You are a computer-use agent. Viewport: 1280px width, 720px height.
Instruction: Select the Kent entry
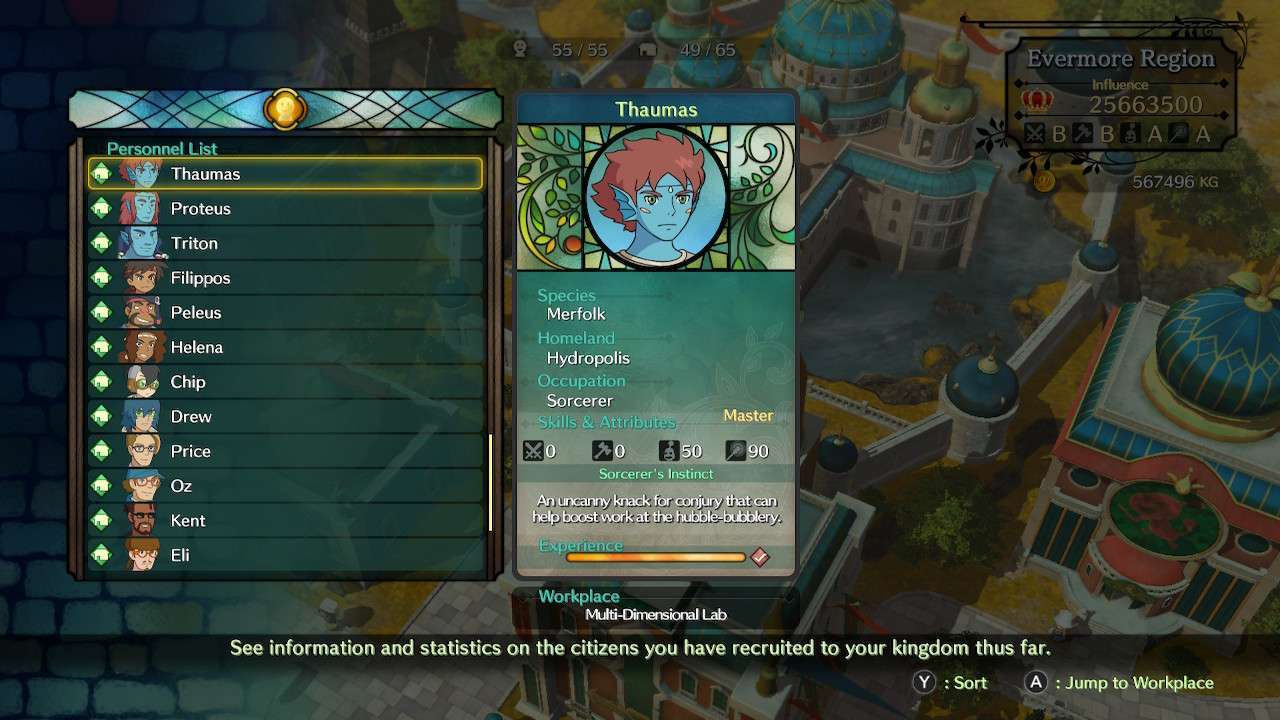click(285, 520)
